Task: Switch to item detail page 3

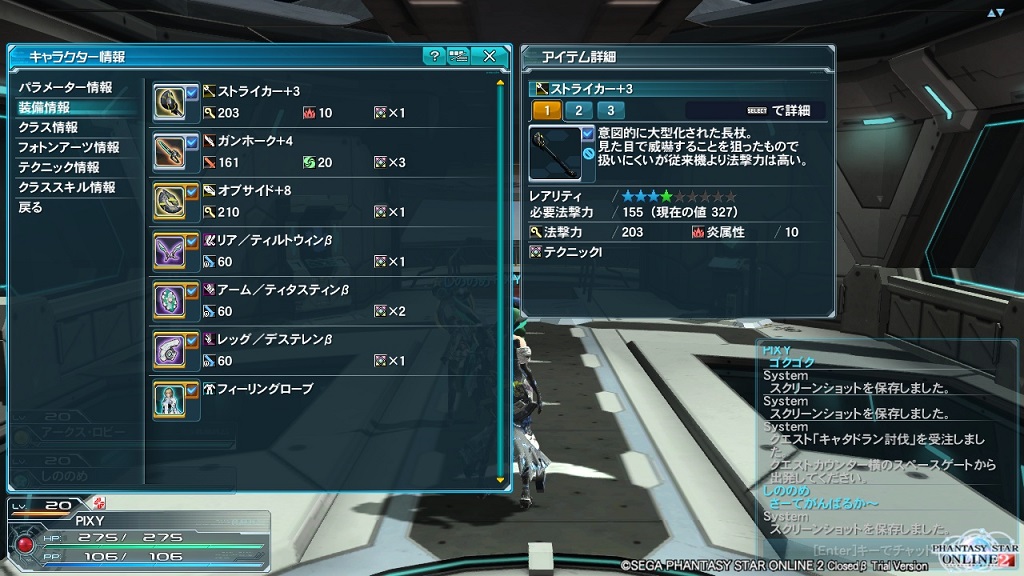Action: (x=609, y=111)
